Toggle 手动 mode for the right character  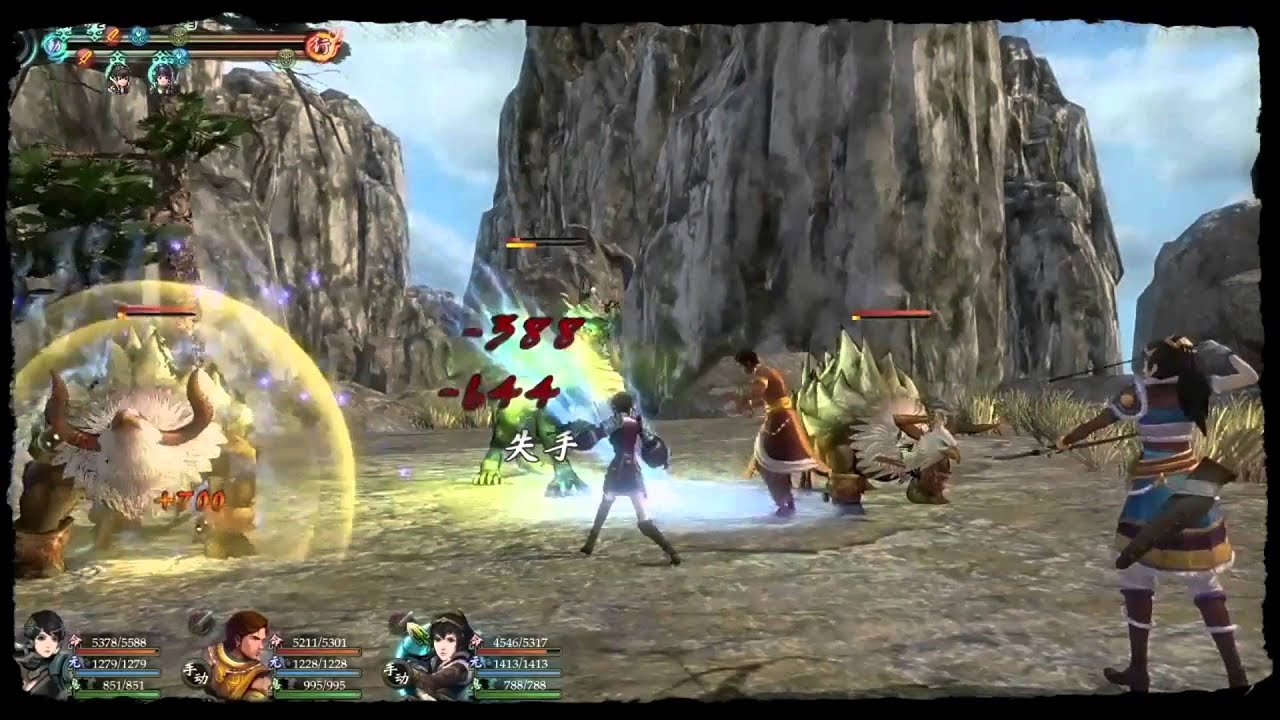396,673
